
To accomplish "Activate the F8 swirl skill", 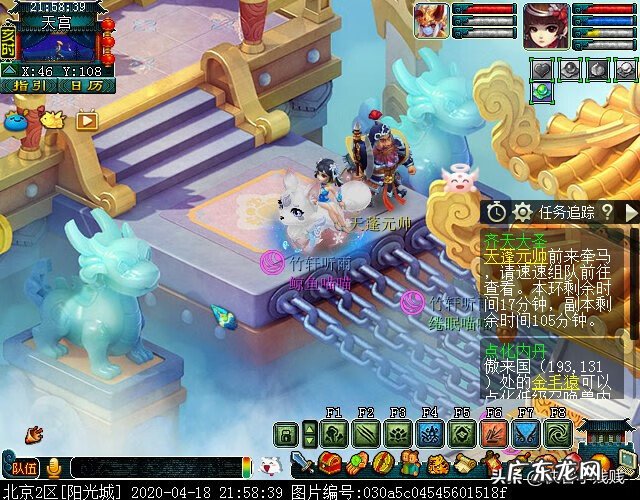I will (558, 434).
